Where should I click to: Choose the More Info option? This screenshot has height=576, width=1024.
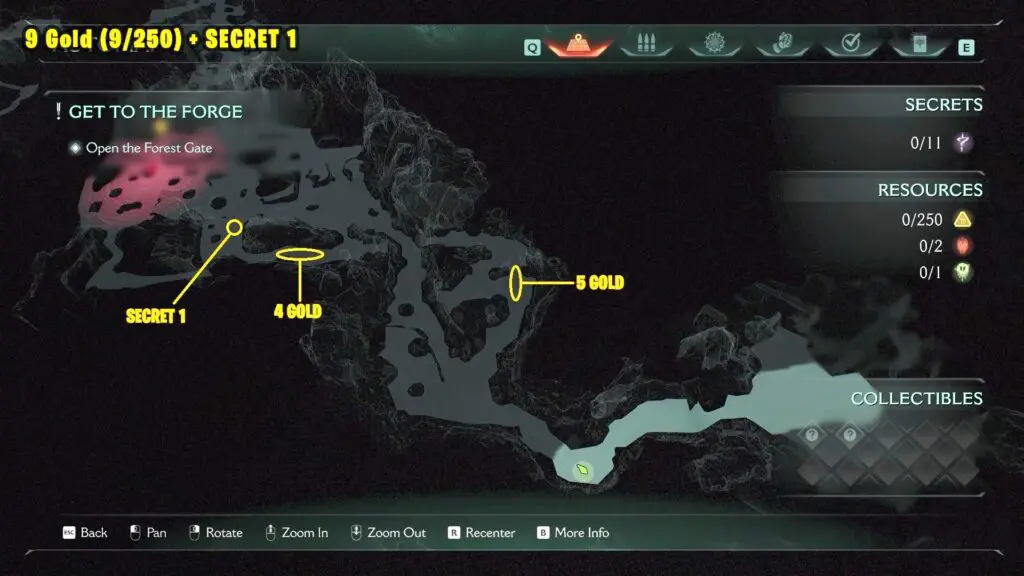tap(580, 533)
